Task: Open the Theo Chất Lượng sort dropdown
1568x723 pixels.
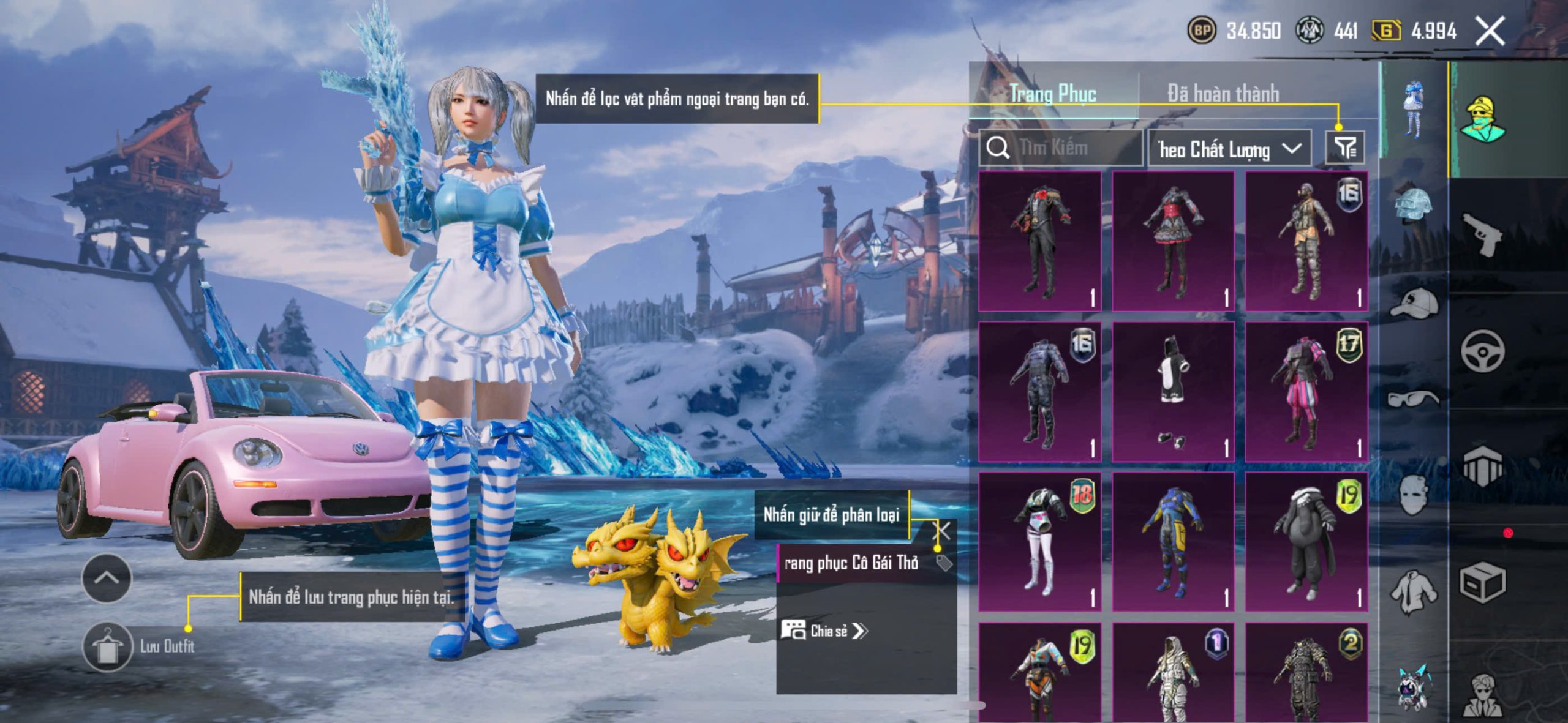Action: coord(1229,148)
